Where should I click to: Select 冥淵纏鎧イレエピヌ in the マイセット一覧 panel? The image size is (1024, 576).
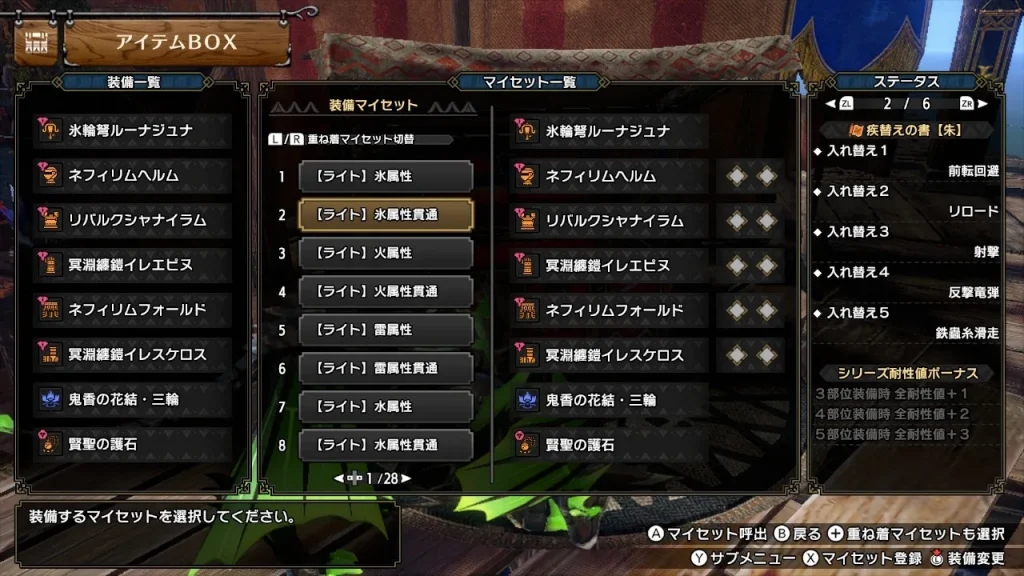point(609,266)
